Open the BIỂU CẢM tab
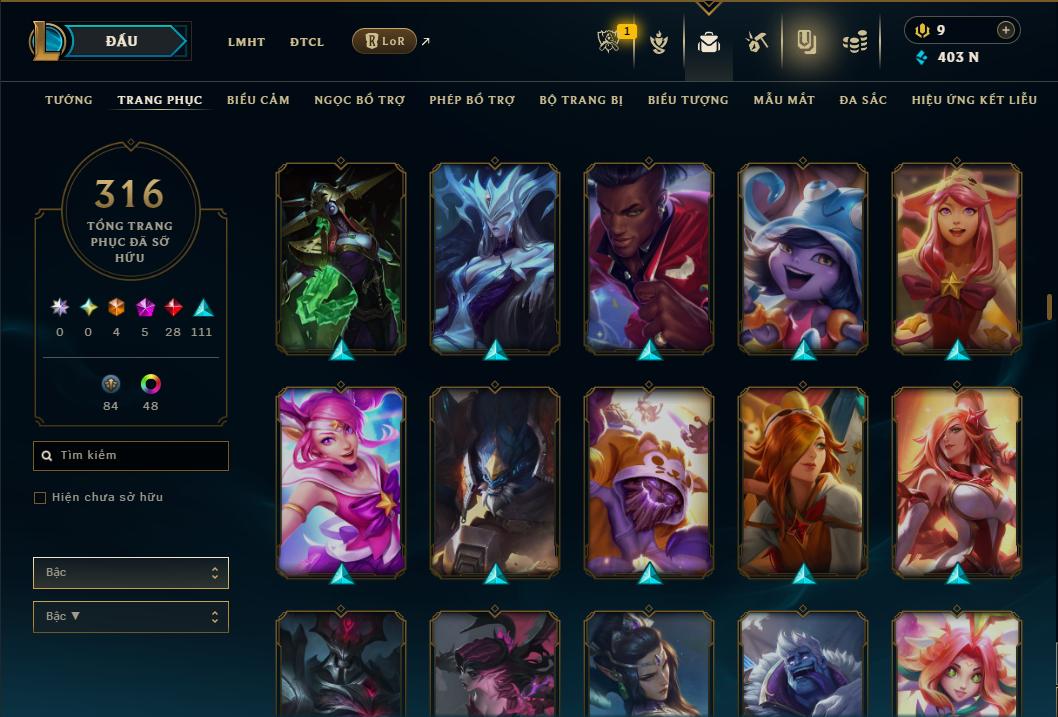The image size is (1058, 717). (258, 100)
